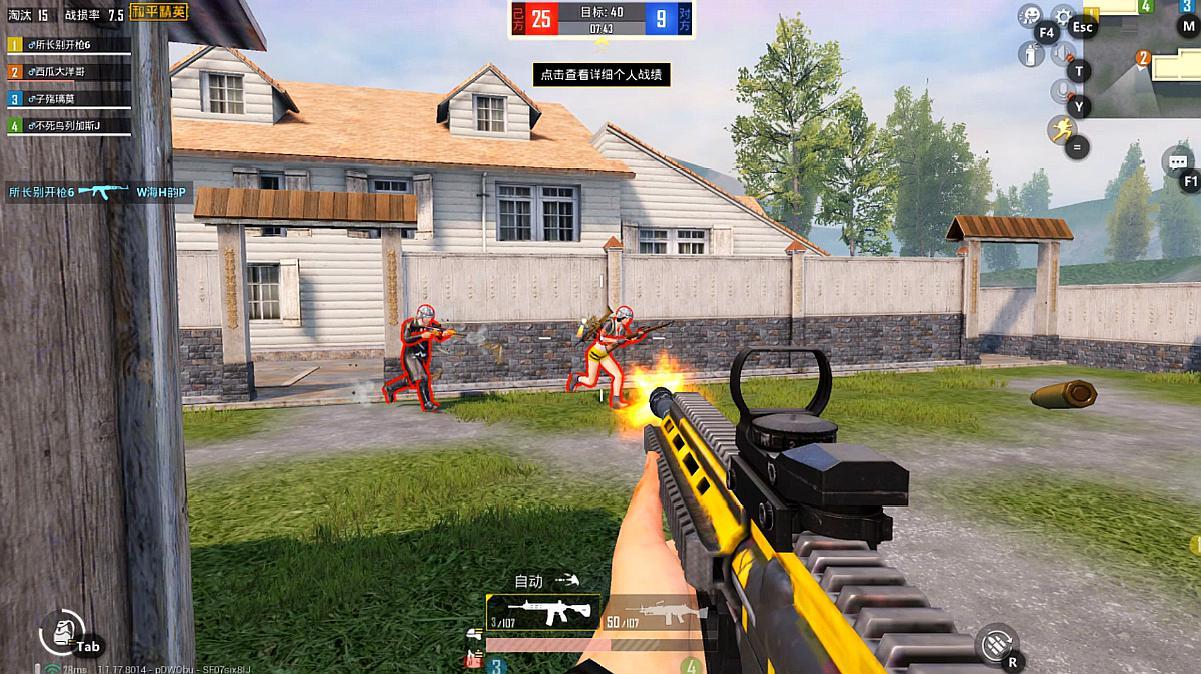Select the primary assault rifle weapon slot
This screenshot has height=674, width=1201.
tap(542, 612)
